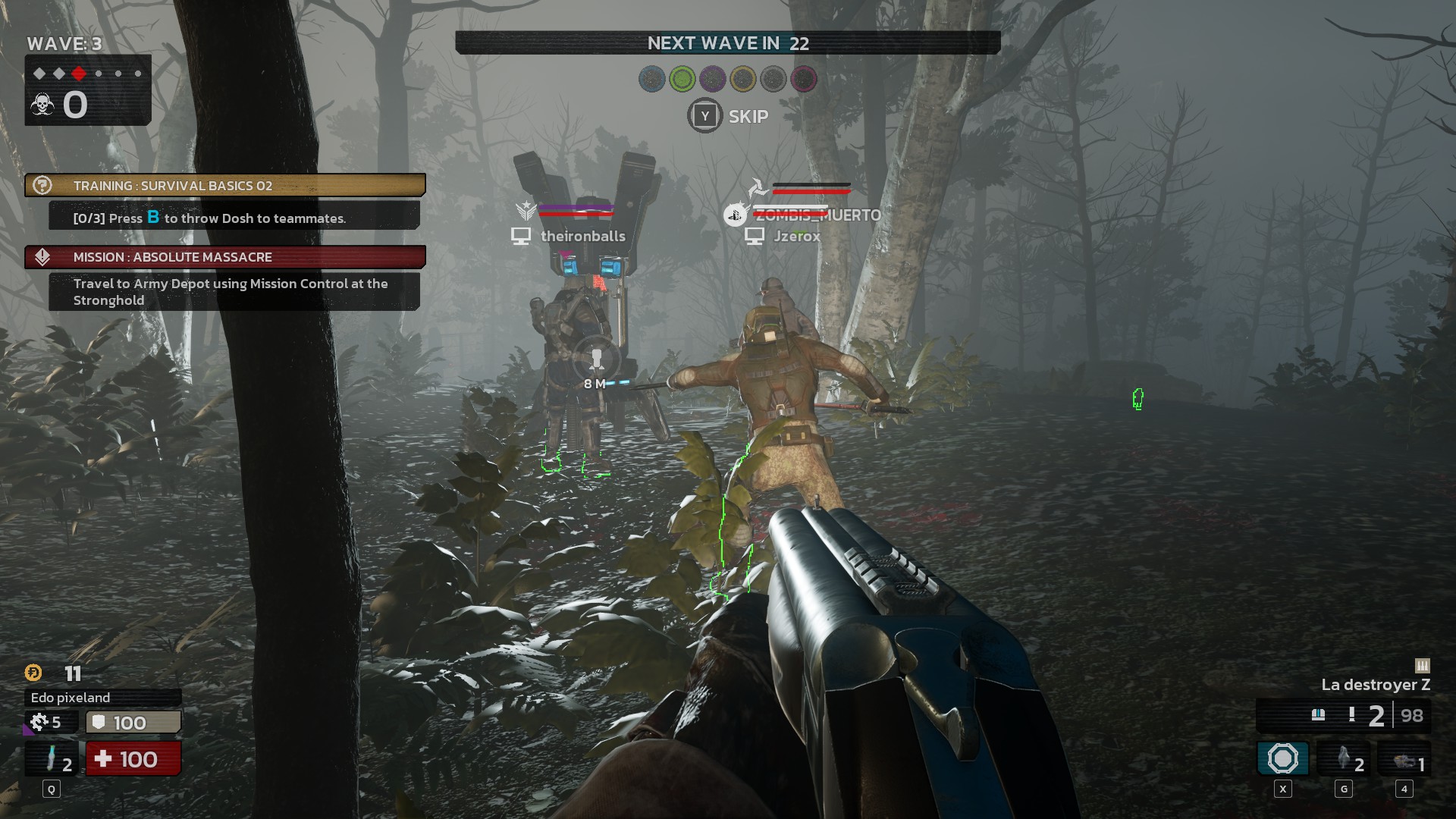The image size is (1456, 819).
Task: Select the grenade slot
Action: (x=1344, y=759)
